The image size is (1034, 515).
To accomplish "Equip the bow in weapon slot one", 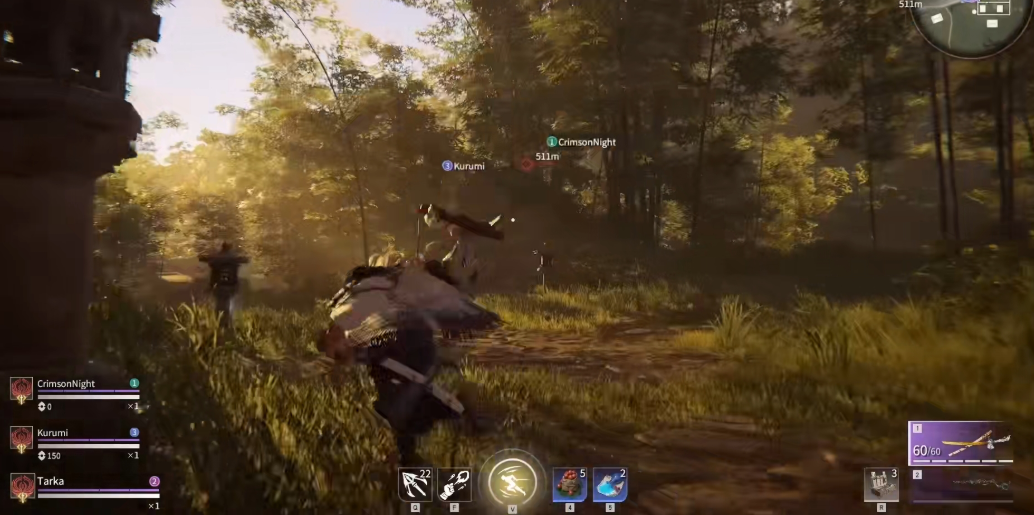I will 962,443.
